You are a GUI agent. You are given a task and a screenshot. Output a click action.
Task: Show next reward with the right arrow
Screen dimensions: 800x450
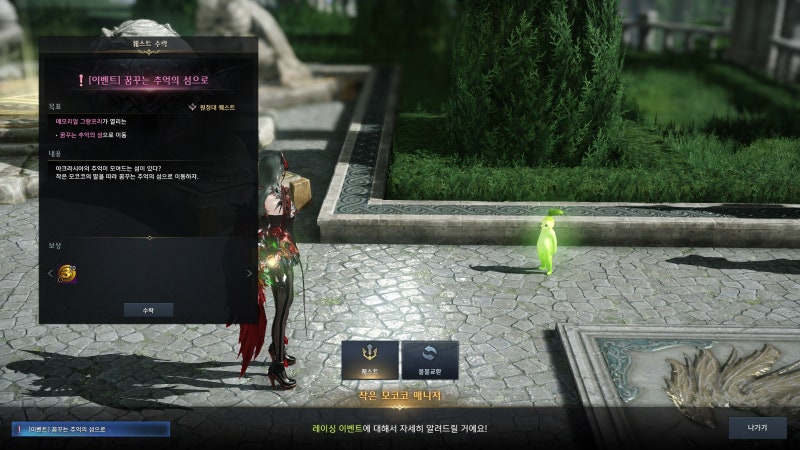tap(250, 273)
